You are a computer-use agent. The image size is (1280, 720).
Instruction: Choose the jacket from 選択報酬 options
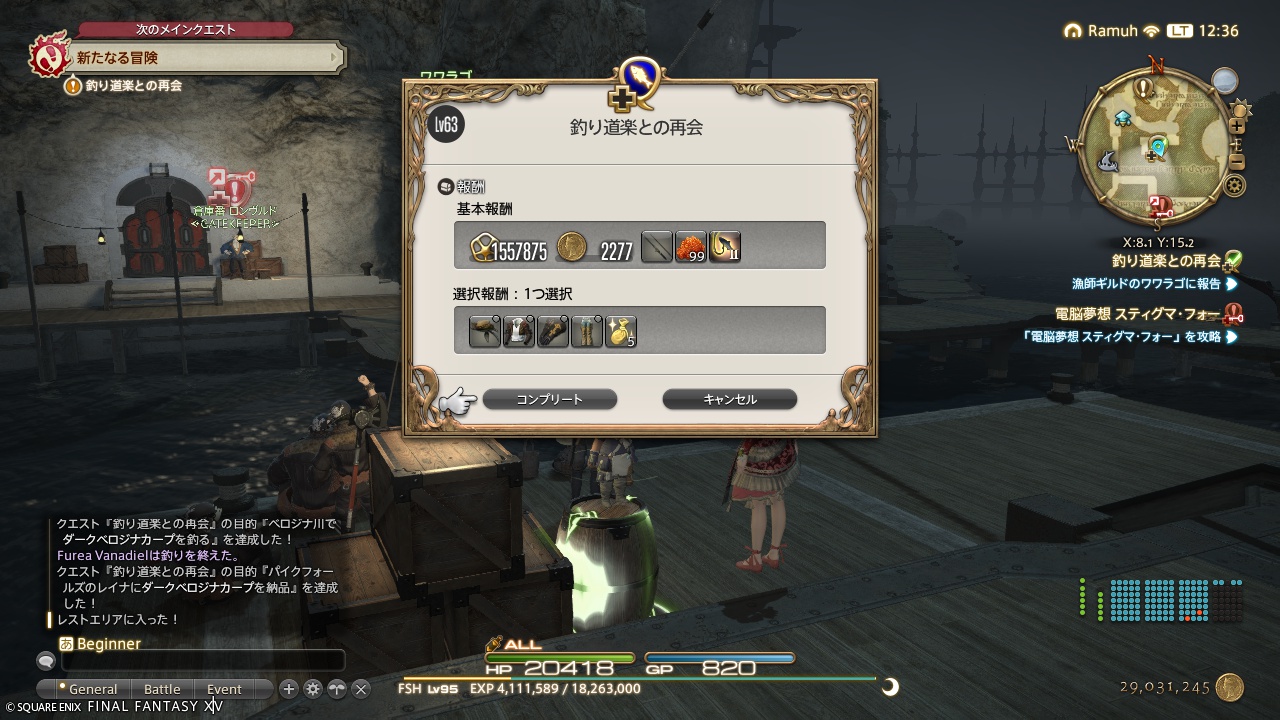(x=518, y=331)
